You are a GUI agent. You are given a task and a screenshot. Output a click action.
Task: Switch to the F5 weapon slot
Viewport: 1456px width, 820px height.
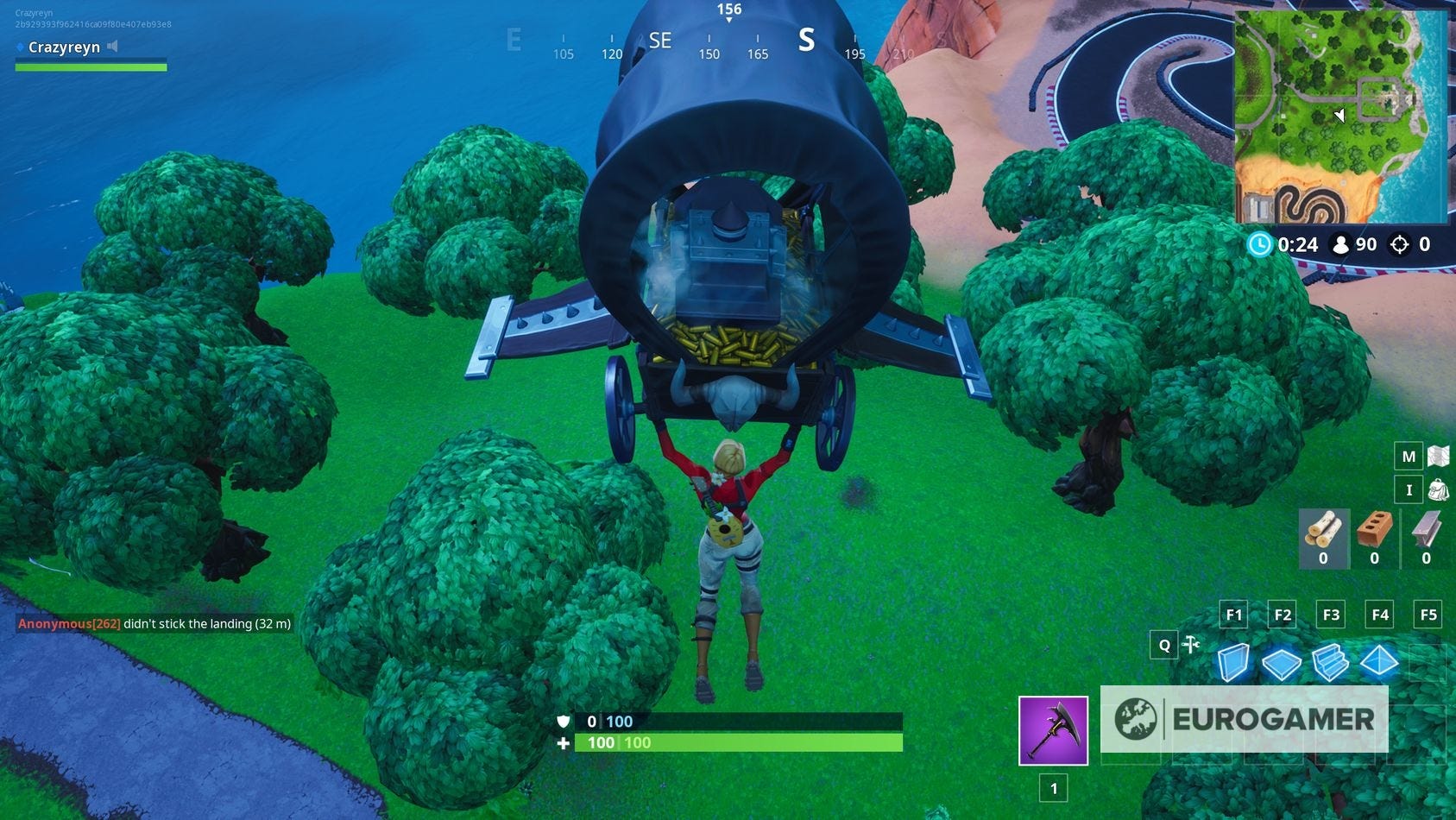1428,615
